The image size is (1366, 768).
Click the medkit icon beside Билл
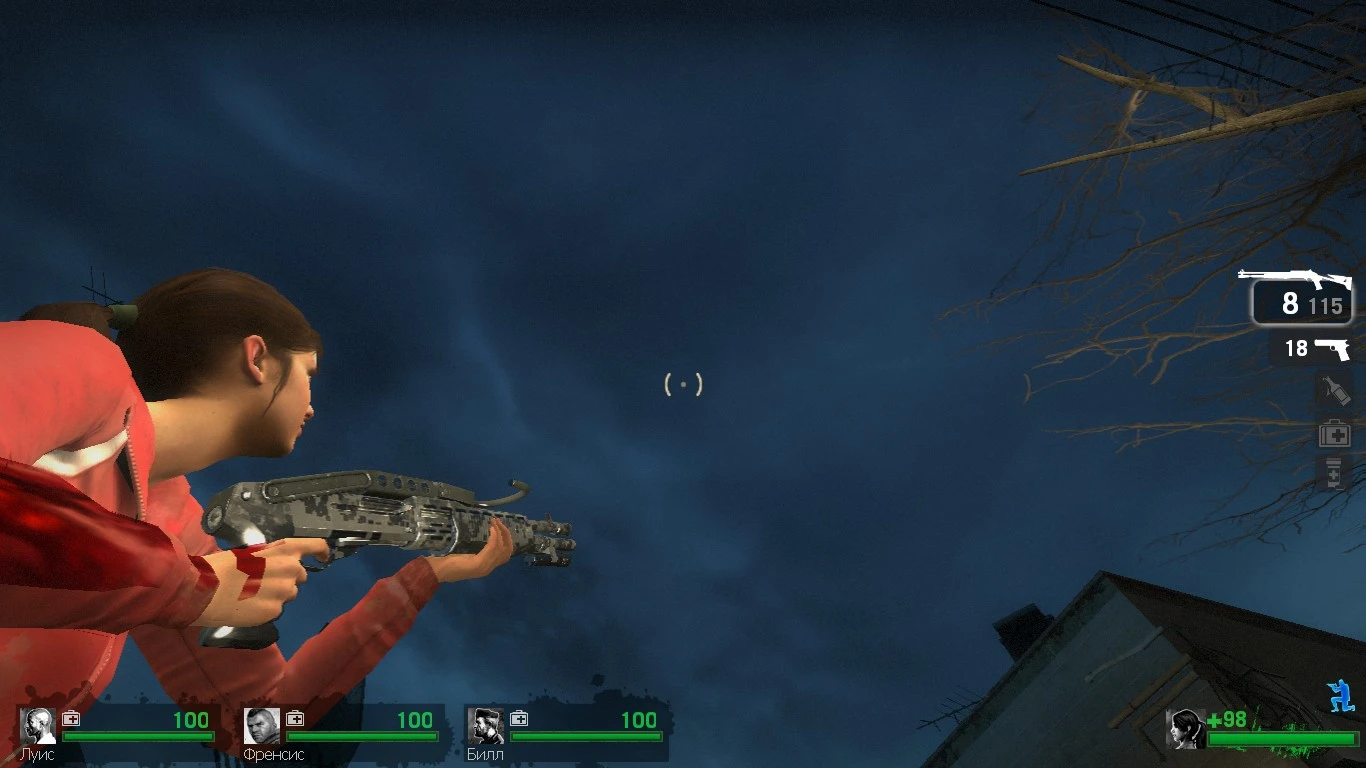[x=519, y=718]
